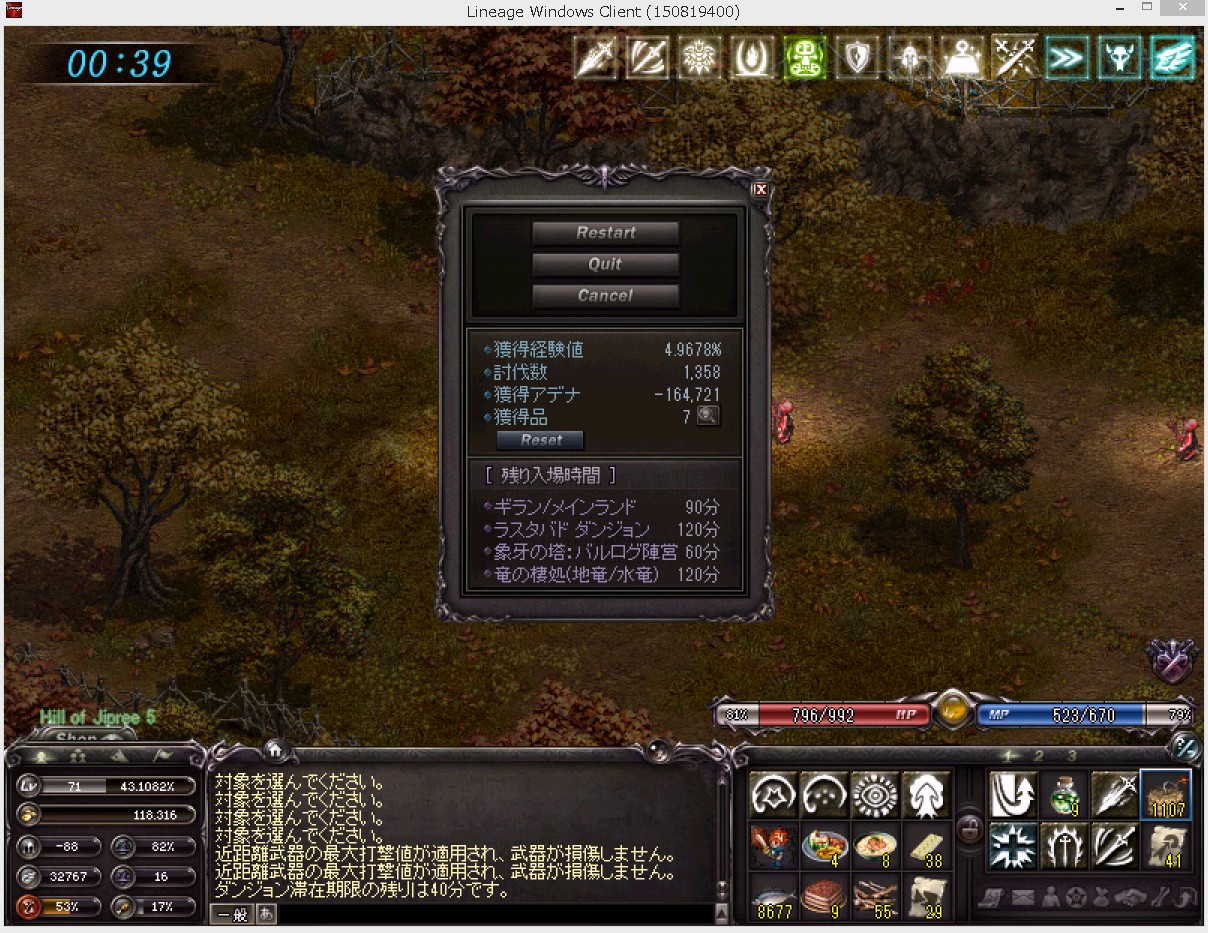Switch to hotbar page 2
Viewport: 1208px width, 933px height.
coord(1039,756)
